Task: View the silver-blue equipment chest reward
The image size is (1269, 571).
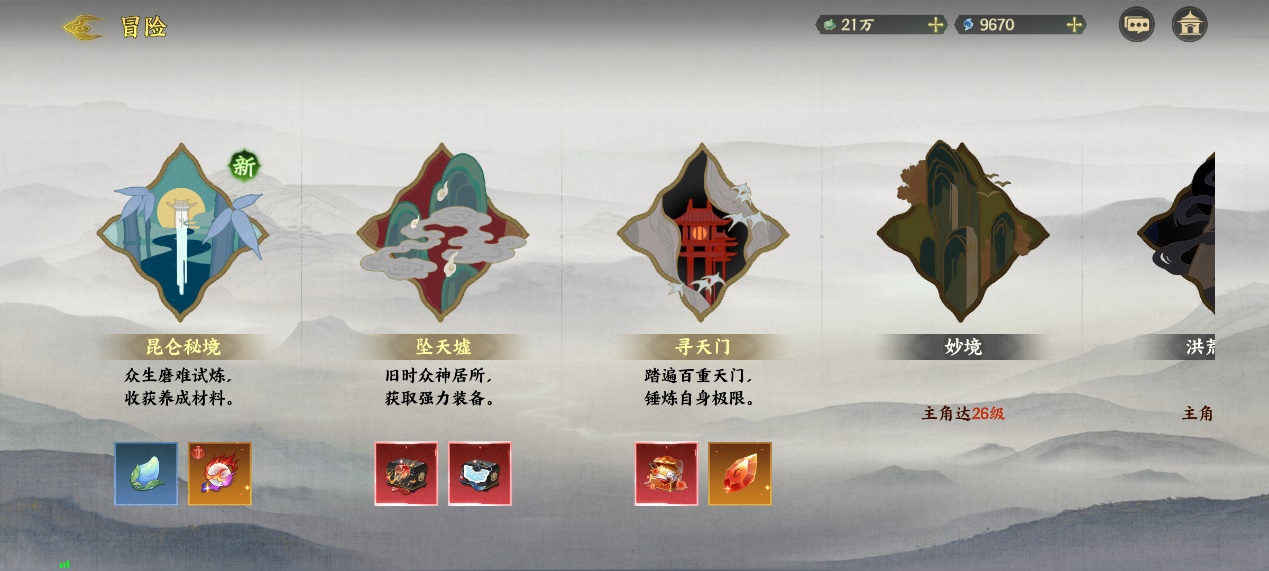Action: tap(480, 474)
